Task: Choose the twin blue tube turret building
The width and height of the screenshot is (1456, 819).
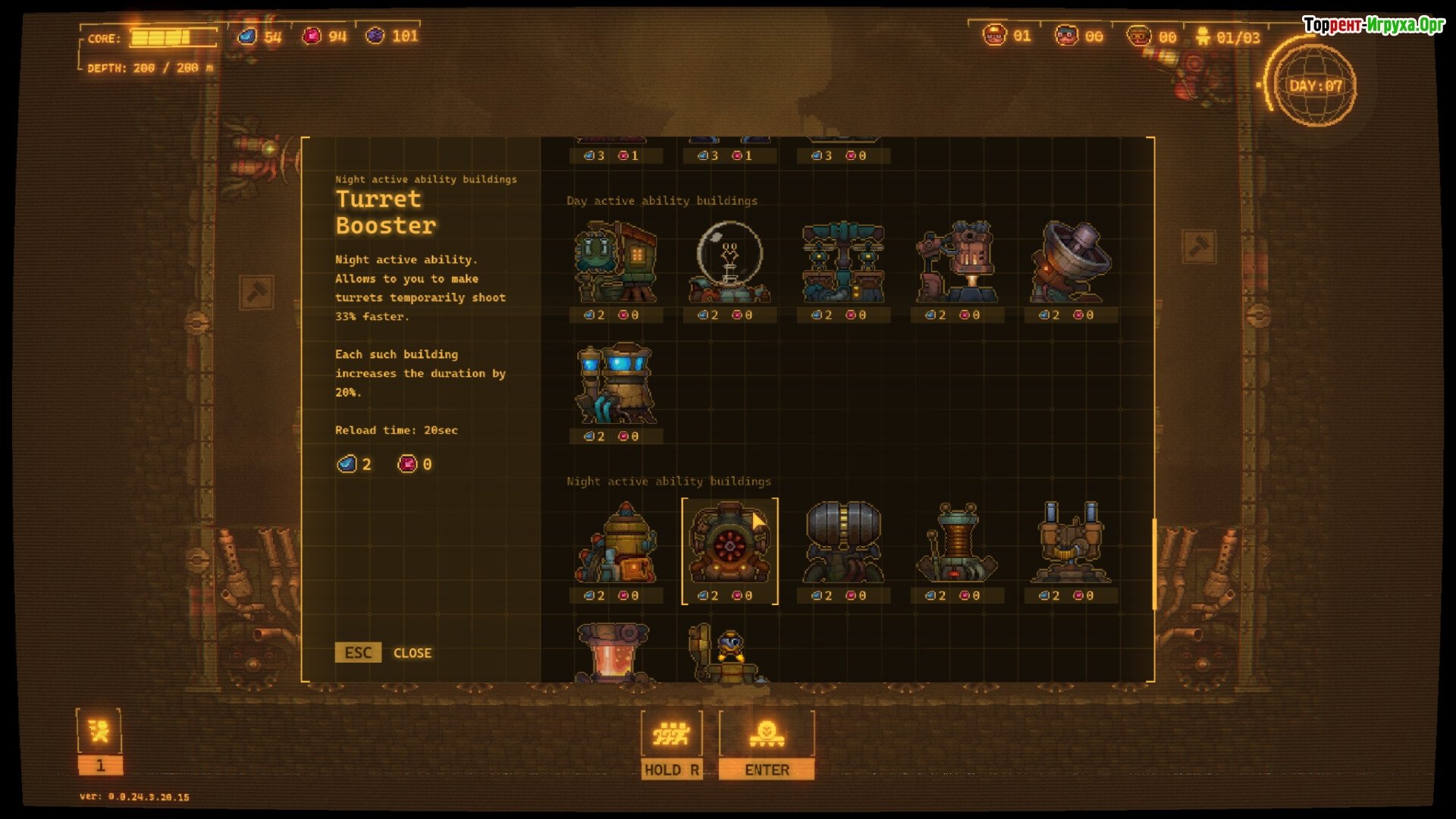Action: click(x=1070, y=544)
